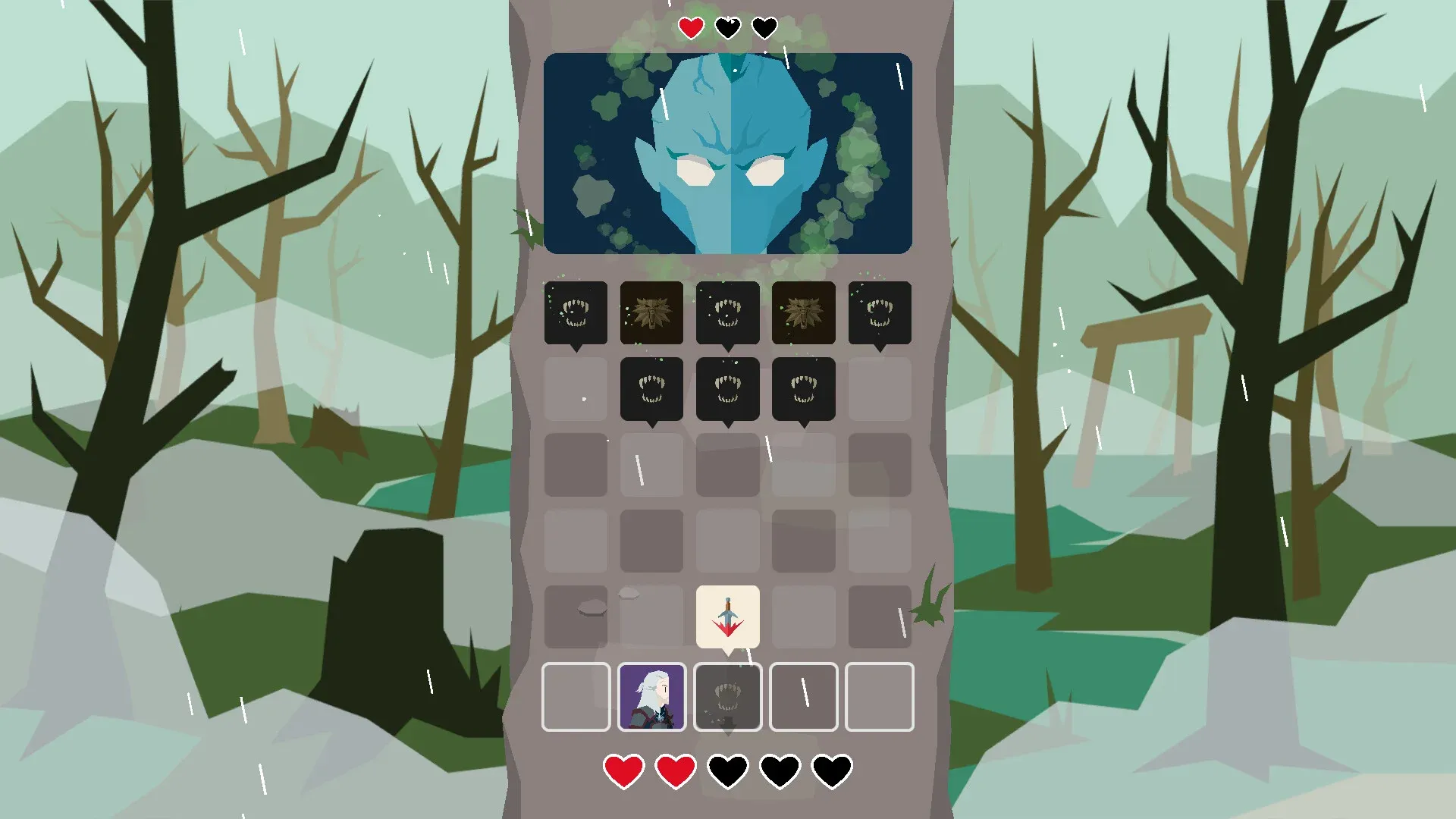Click Geralt's character portrait tile
This screenshot has height=819, width=1456.
click(651, 696)
